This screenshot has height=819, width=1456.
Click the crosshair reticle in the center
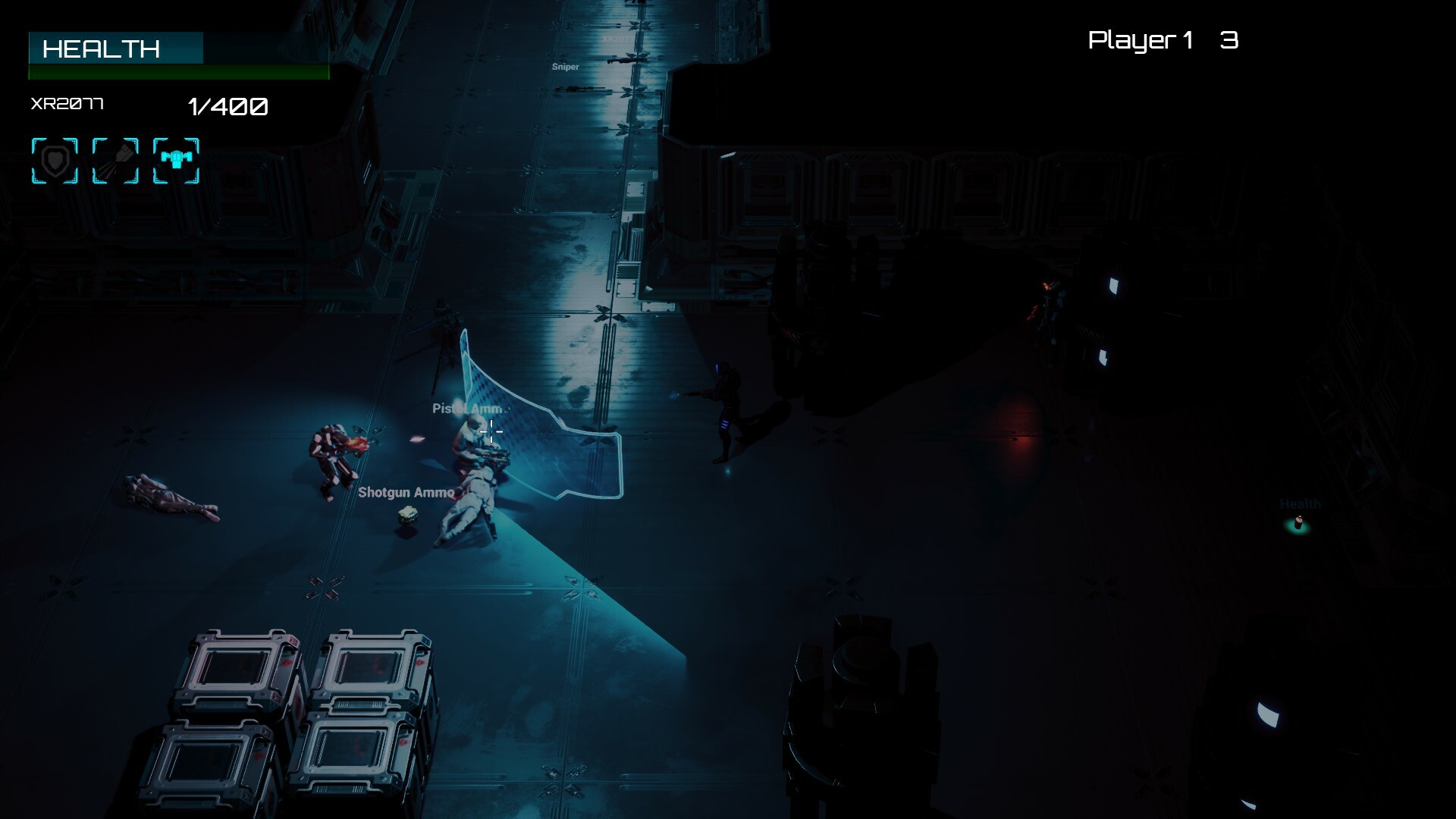click(x=492, y=432)
